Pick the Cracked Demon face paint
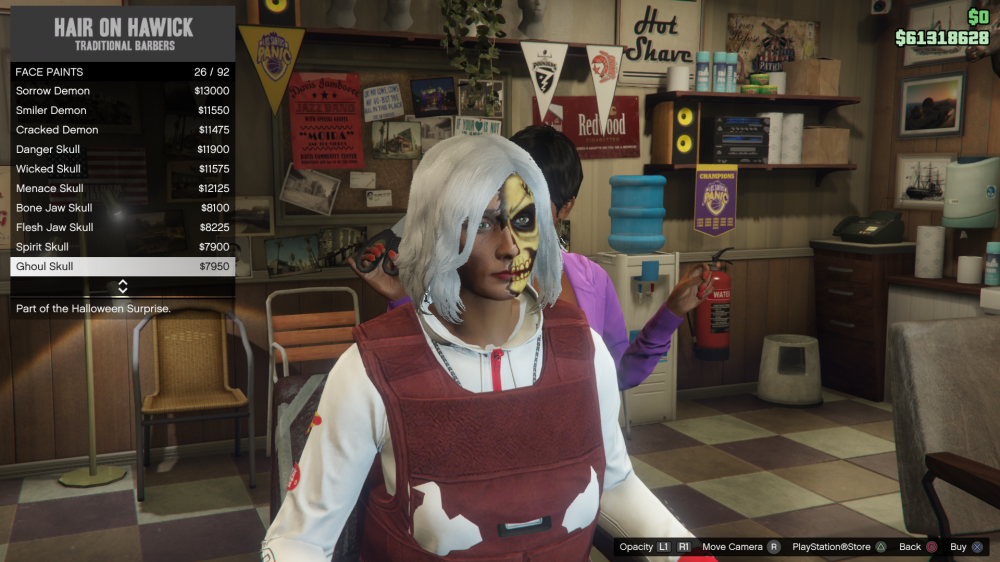 point(122,130)
